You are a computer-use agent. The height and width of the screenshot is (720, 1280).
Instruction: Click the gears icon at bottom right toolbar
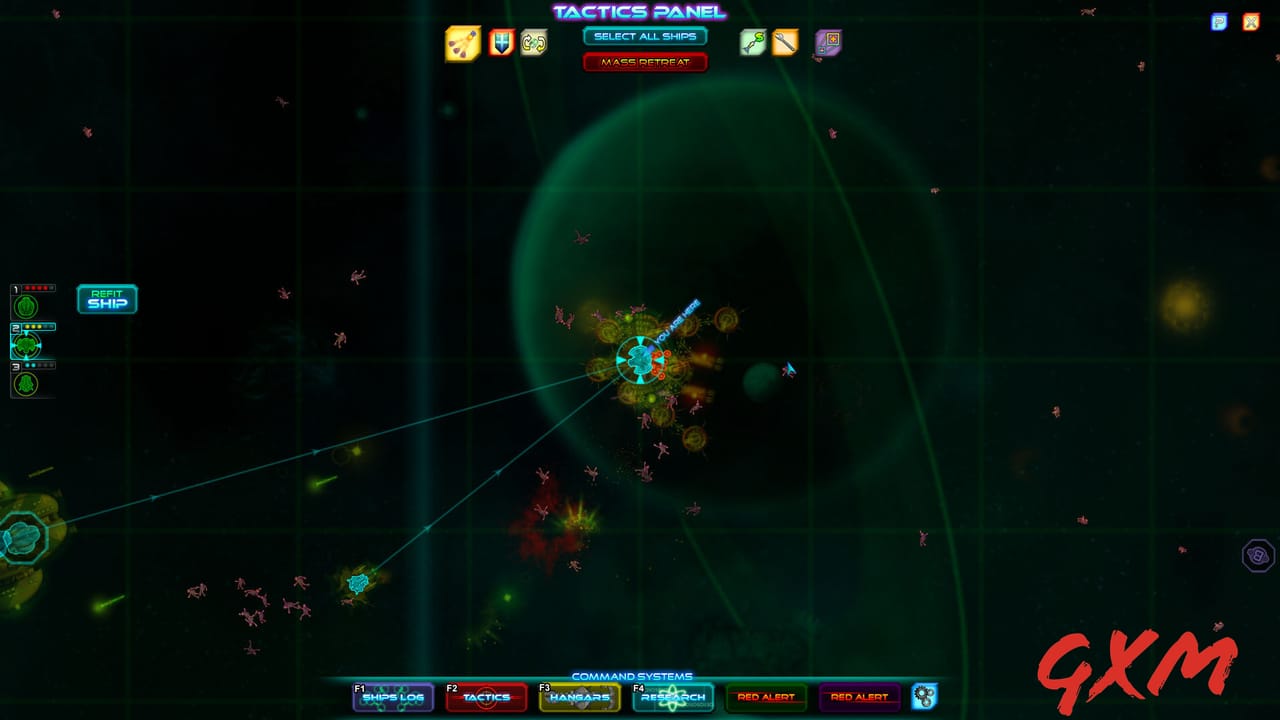[923, 697]
